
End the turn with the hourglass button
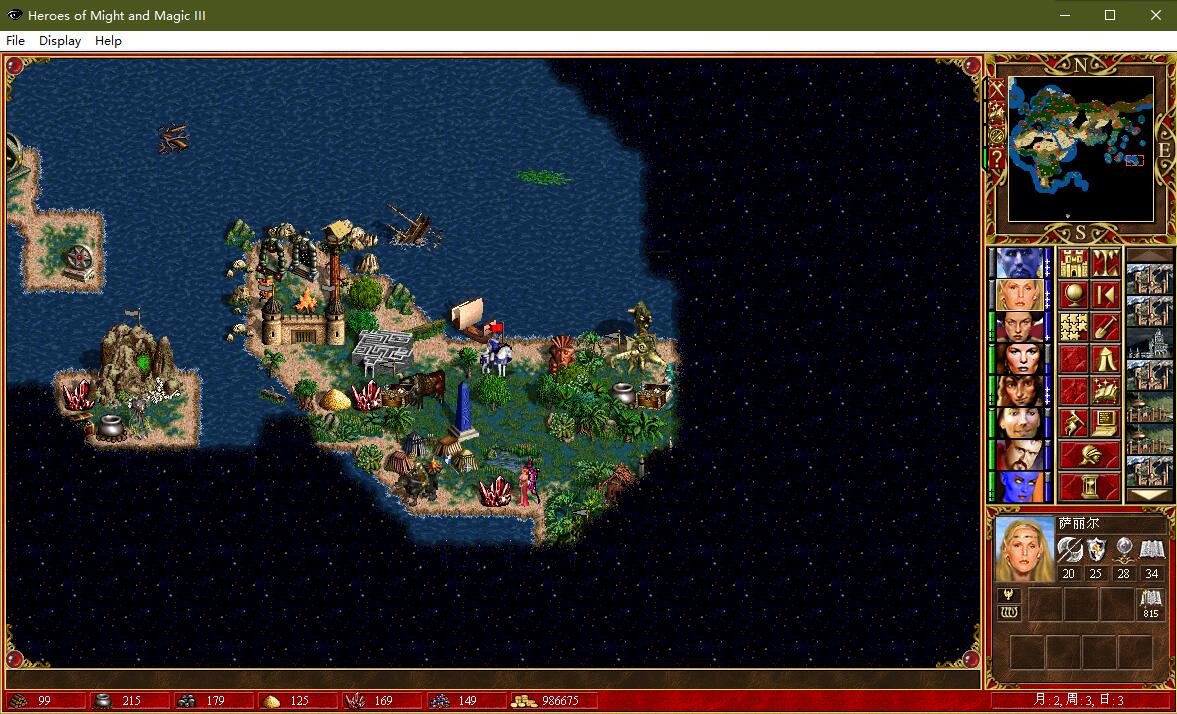[x=1089, y=487]
